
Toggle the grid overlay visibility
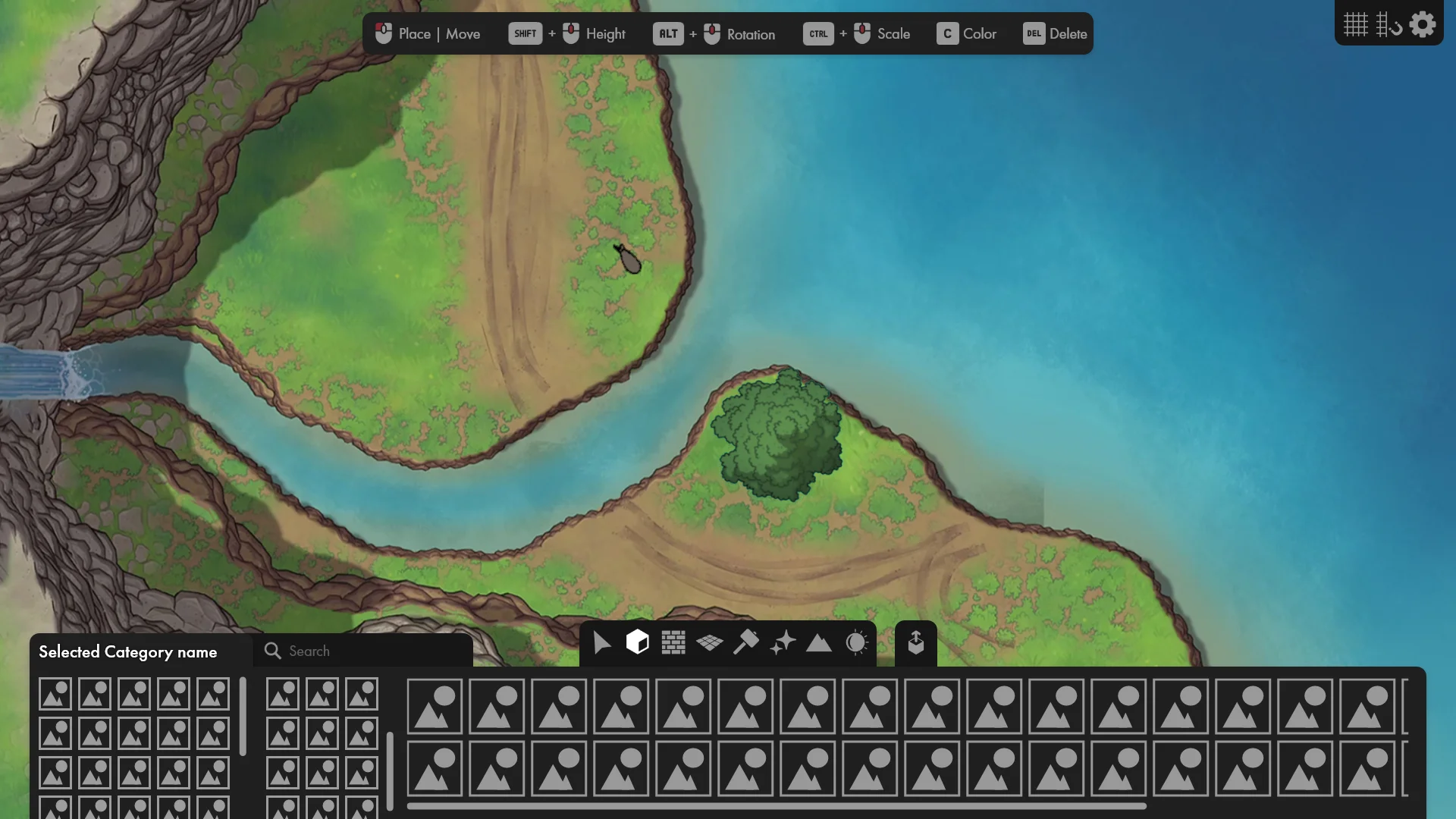(1354, 24)
